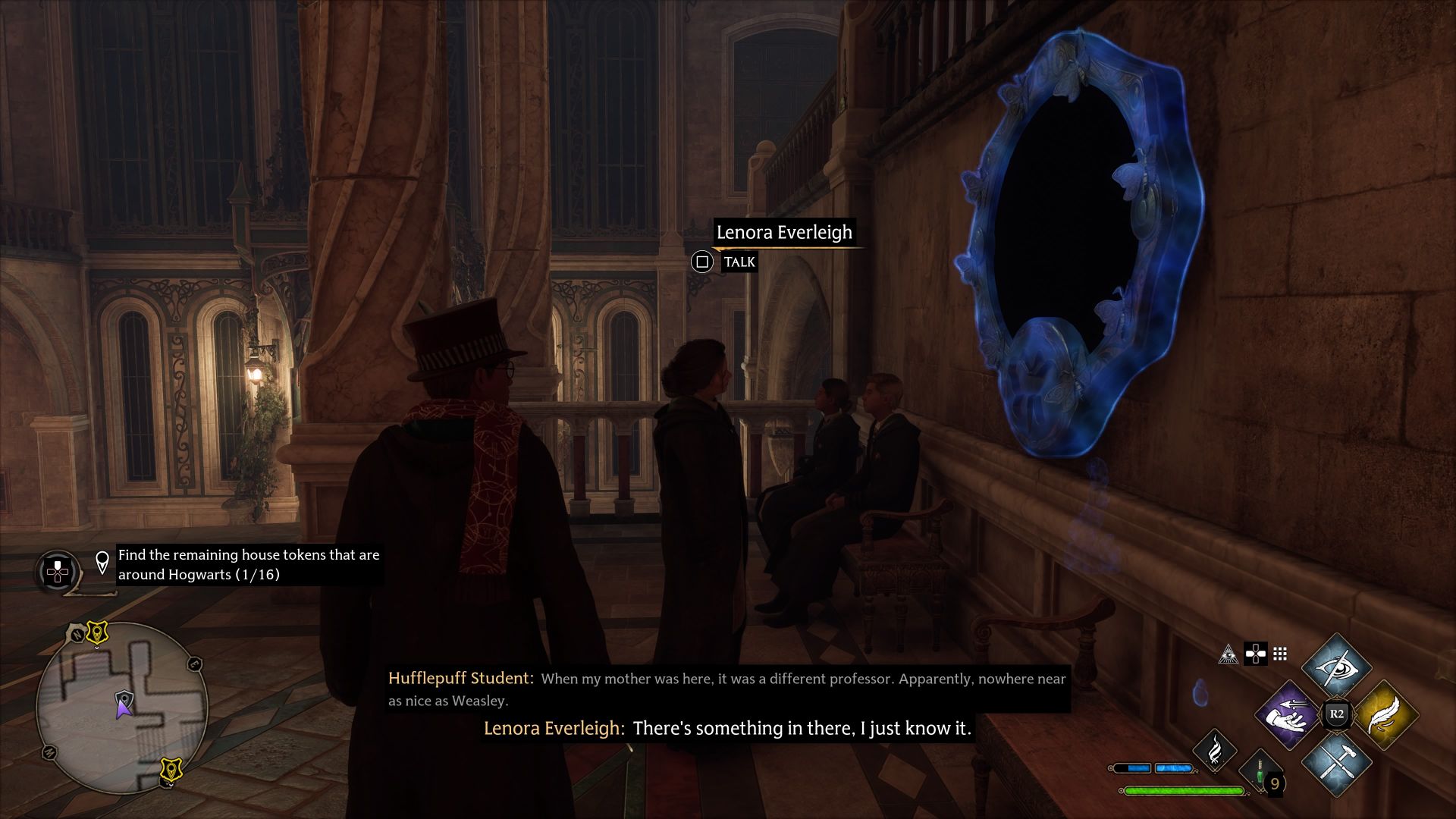Toggle the yellow shield marker atop the minimap

(x=97, y=633)
